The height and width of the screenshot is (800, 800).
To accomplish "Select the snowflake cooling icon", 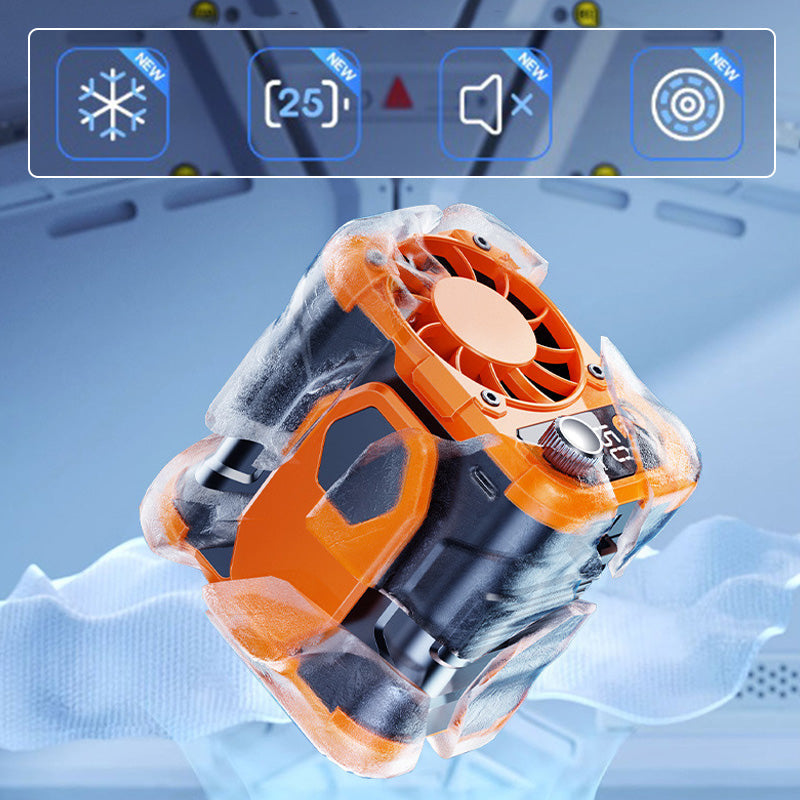I will tap(112, 103).
